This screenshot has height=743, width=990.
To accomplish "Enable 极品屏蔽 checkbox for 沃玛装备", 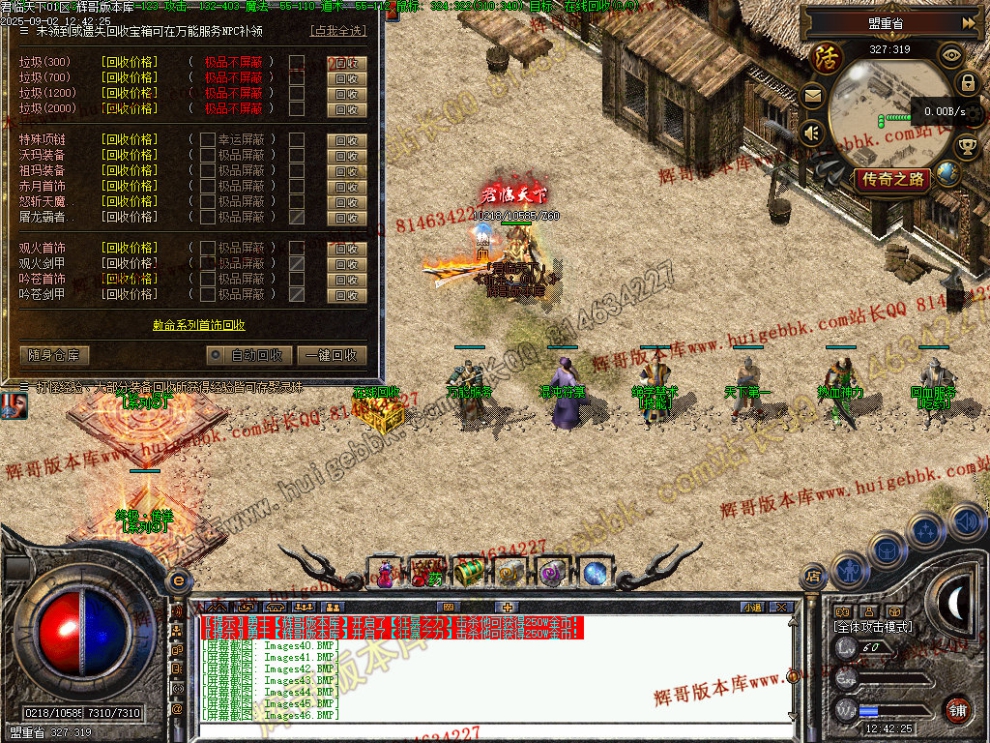I will click(208, 155).
